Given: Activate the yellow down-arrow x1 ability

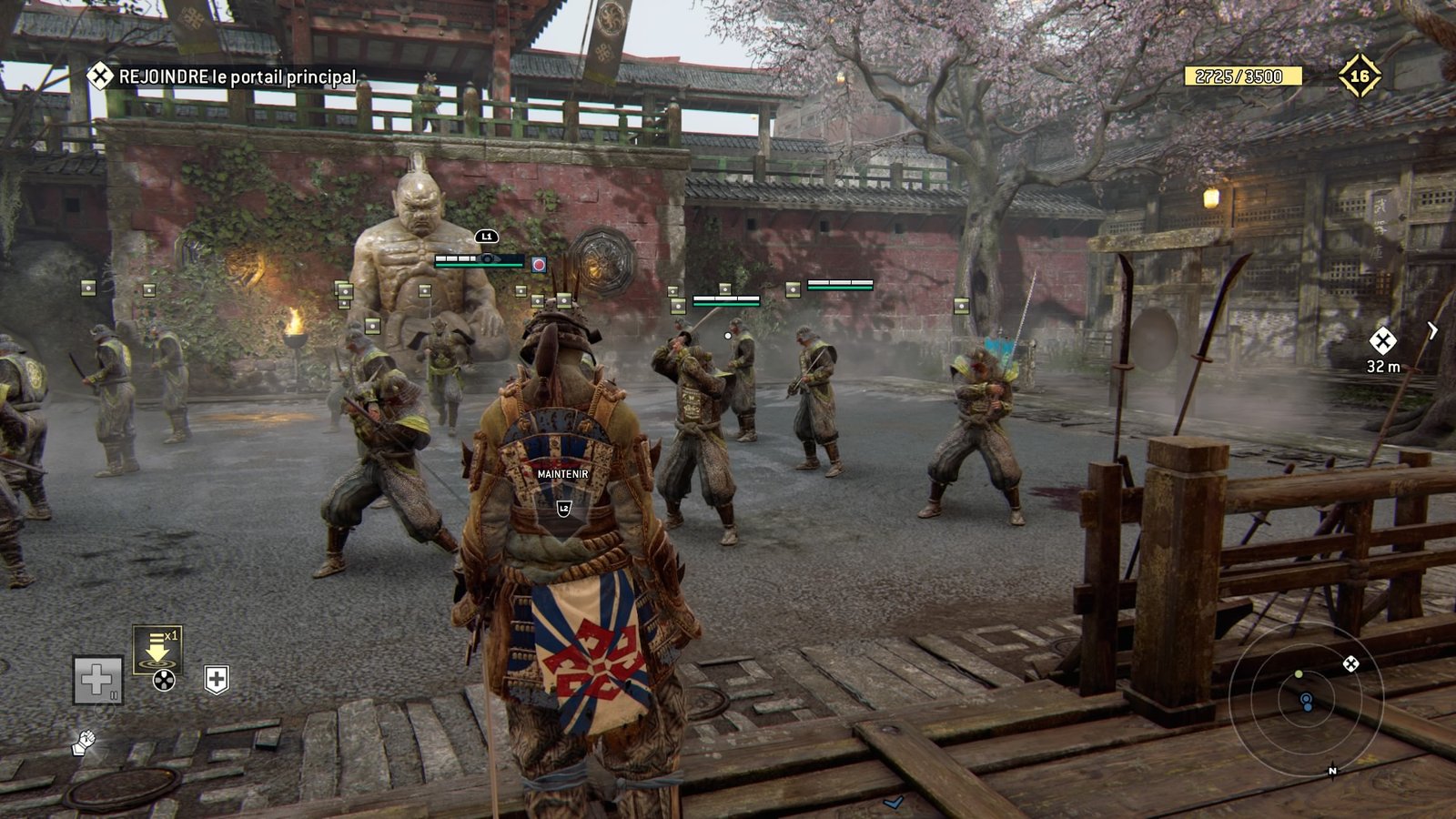Looking at the screenshot, I should [x=157, y=648].
